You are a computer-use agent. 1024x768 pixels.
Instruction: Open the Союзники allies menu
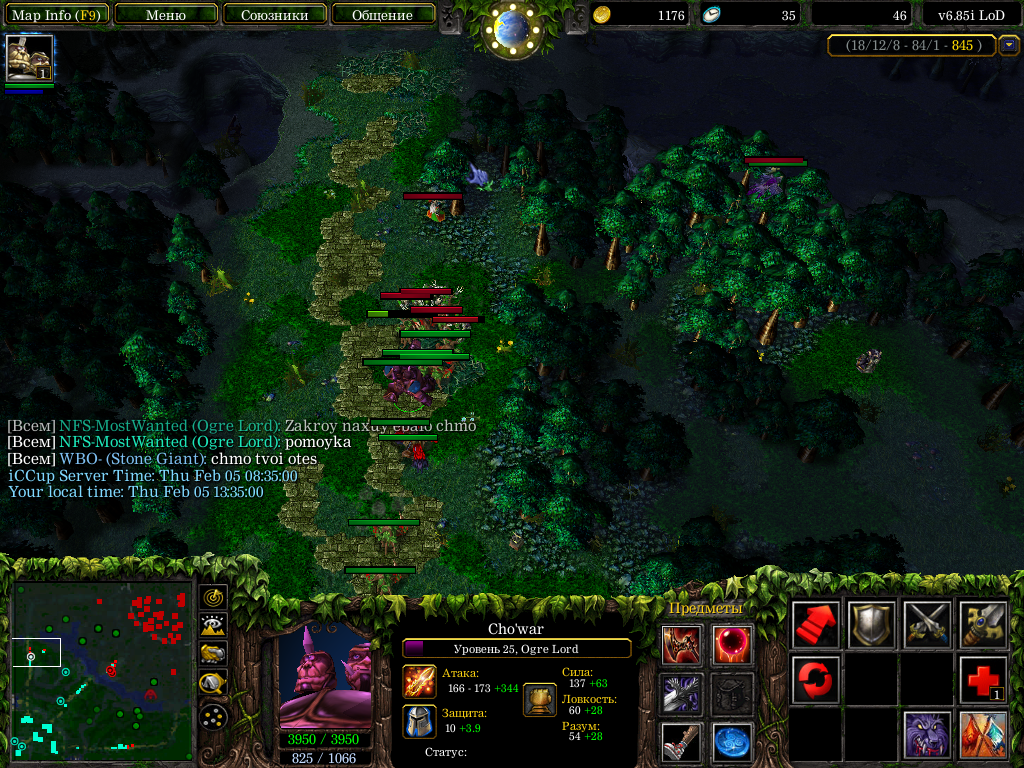[274, 15]
